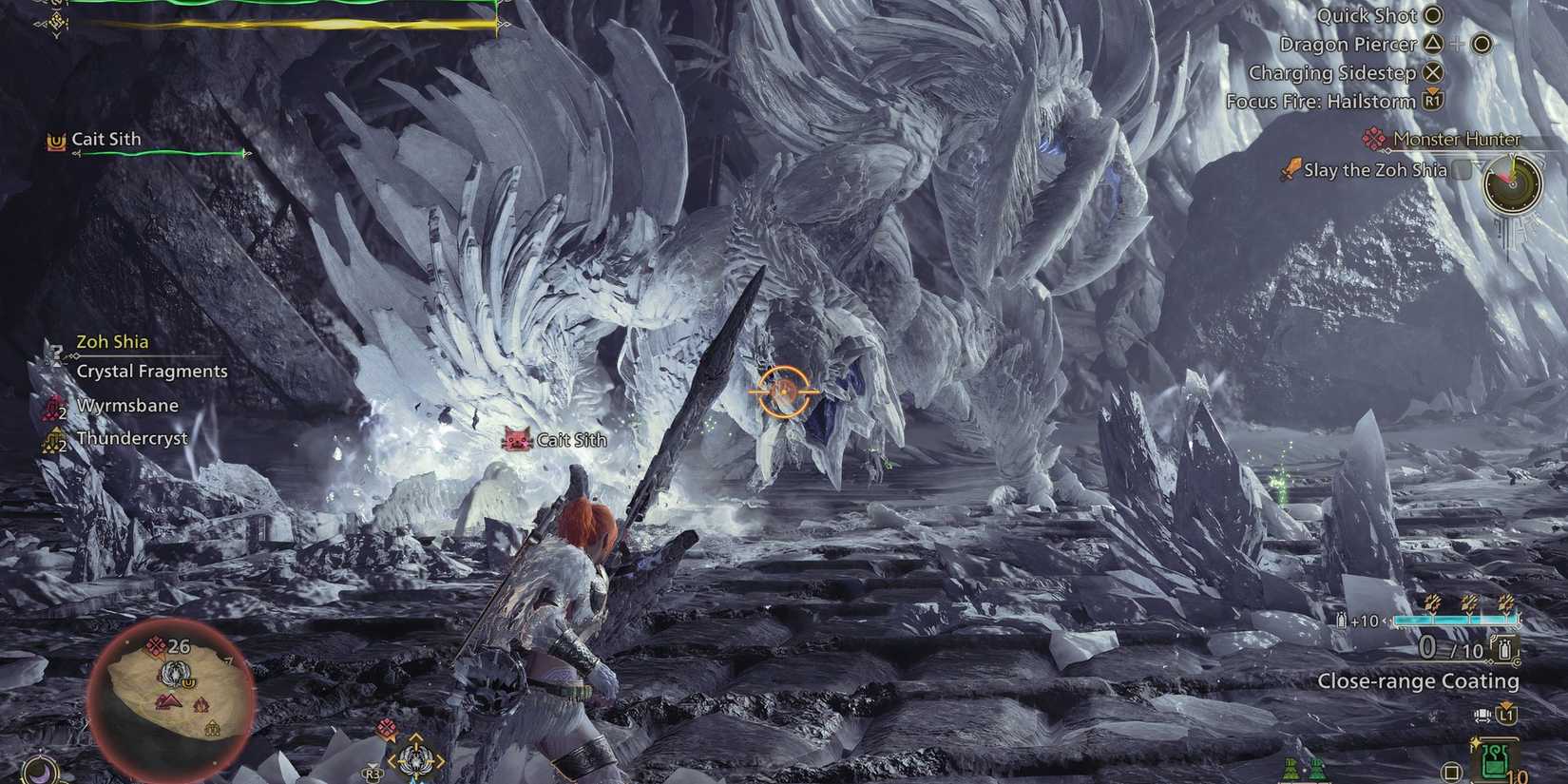This screenshot has height=784, width=1568.
Task: Click the Zoh Shia name label in rewards list
Action: pyautogui.click(x=112, y=341)
